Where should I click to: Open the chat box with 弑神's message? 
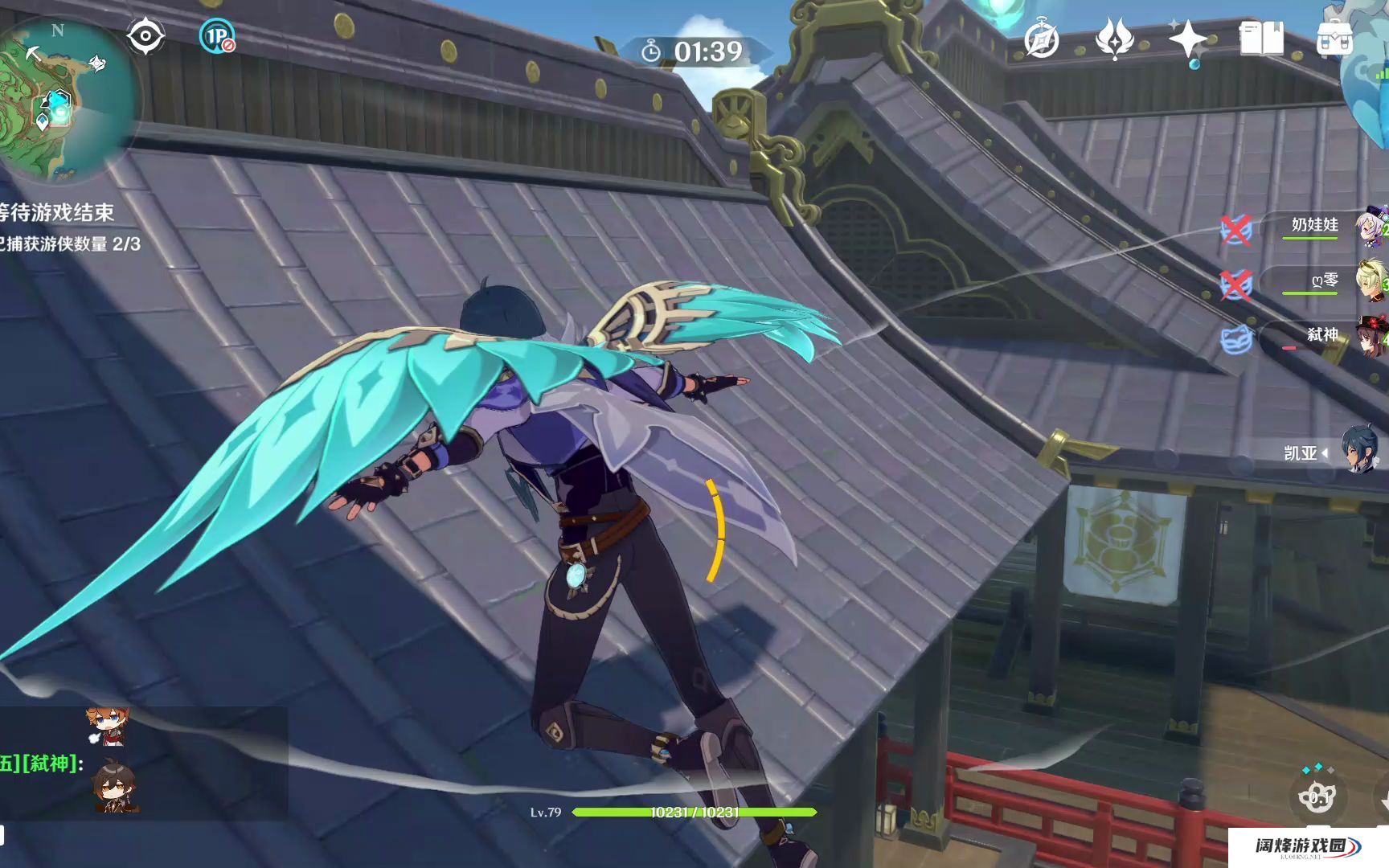coord(143,764)
